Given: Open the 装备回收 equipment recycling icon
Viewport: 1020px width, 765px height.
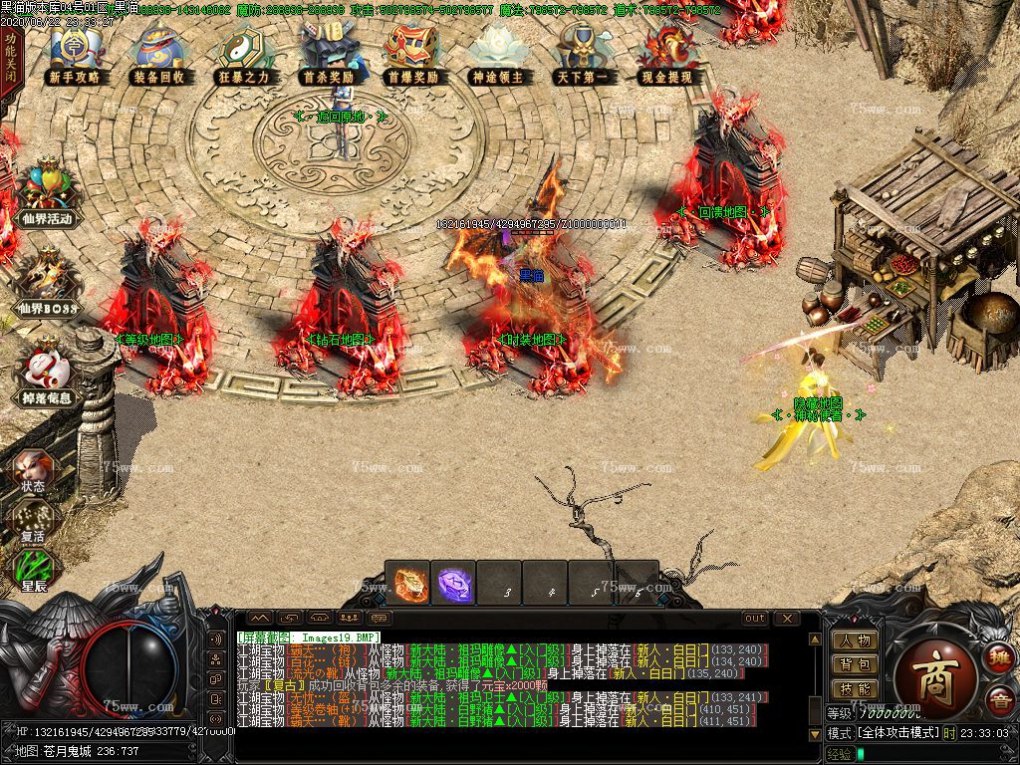Looking at the screenshot, I should [x=158, y=54].
